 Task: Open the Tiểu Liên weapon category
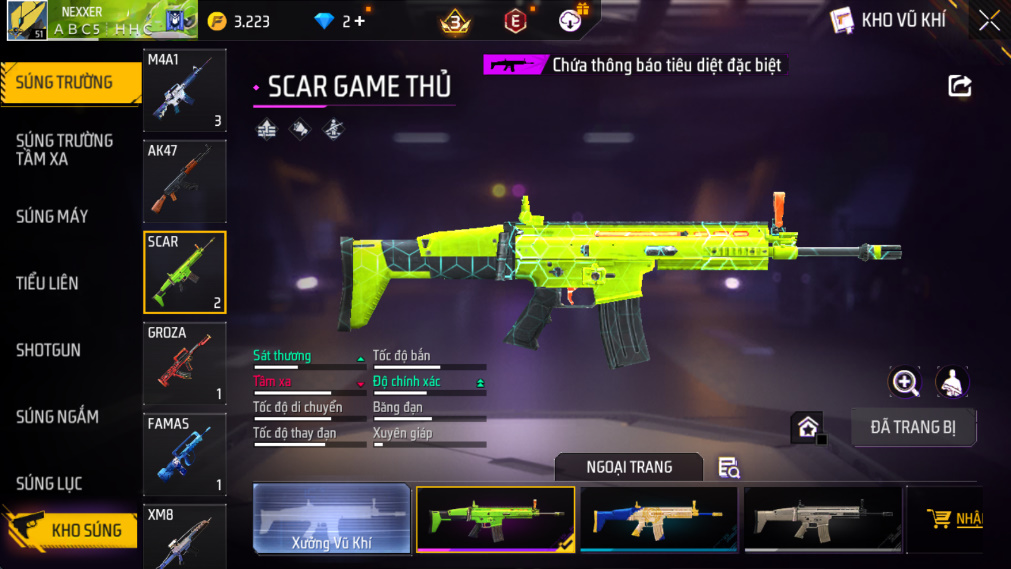[47, 283]
